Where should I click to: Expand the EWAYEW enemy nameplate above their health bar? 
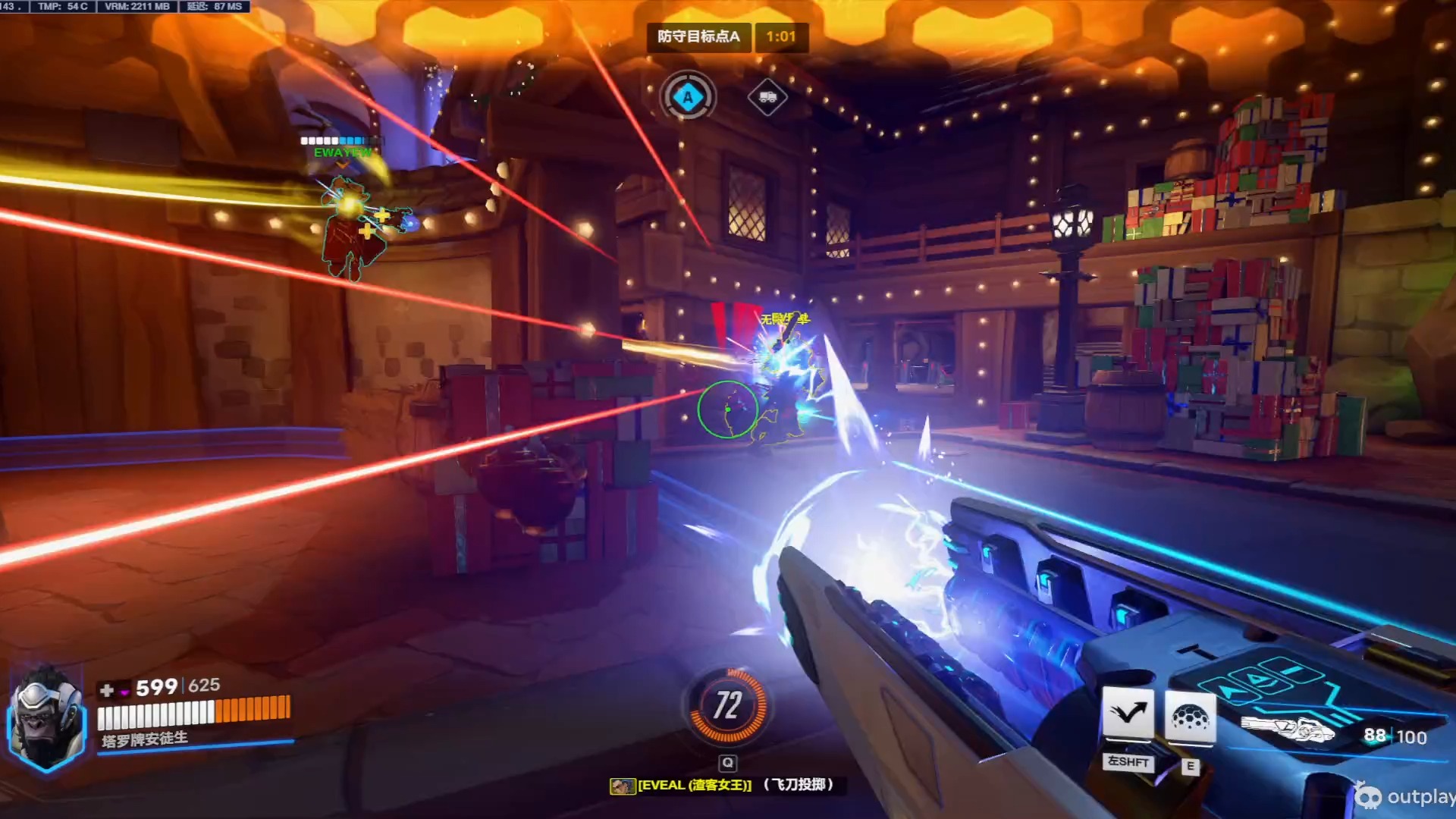[342, 152]
